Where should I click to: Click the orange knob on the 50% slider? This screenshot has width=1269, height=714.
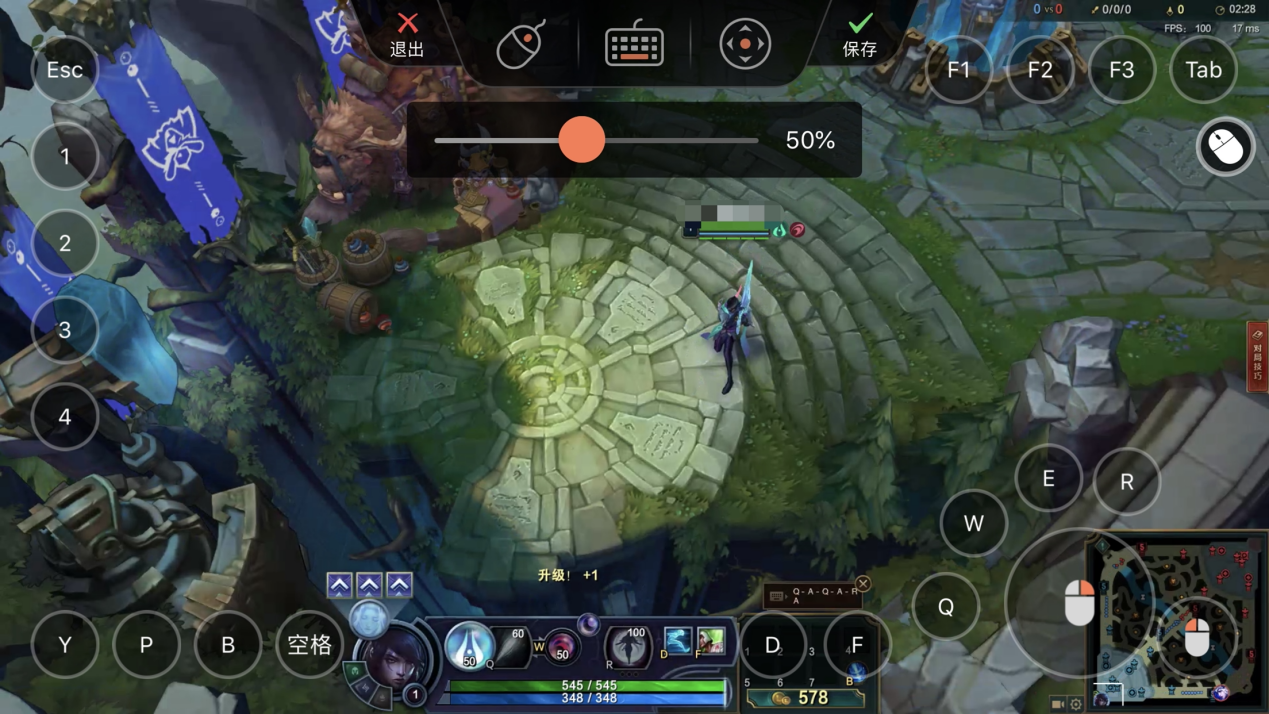(x=581, y=140)
